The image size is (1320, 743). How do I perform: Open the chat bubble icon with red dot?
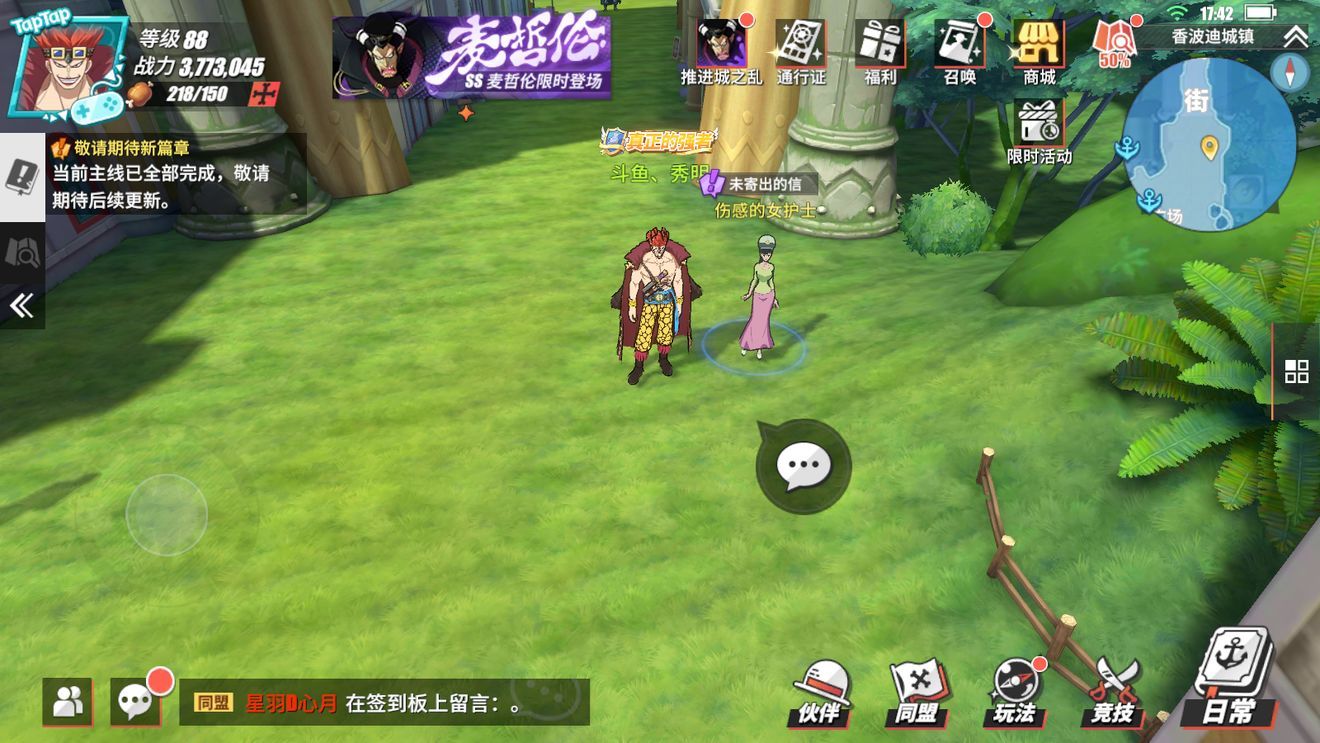click(136, 701)
